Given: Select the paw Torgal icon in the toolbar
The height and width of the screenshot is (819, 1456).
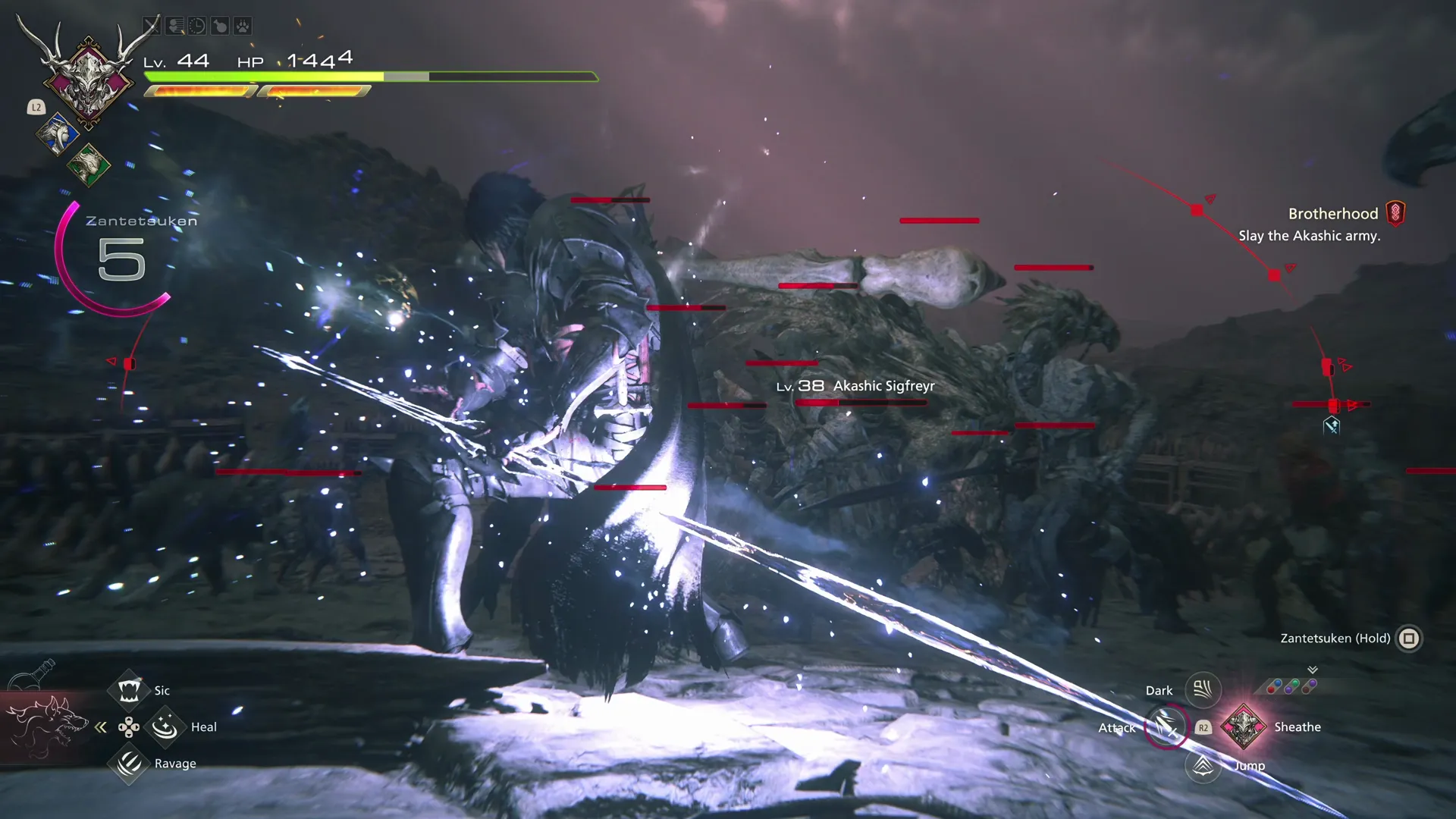Looking at the screenshot, I should (x=241, y=25).
